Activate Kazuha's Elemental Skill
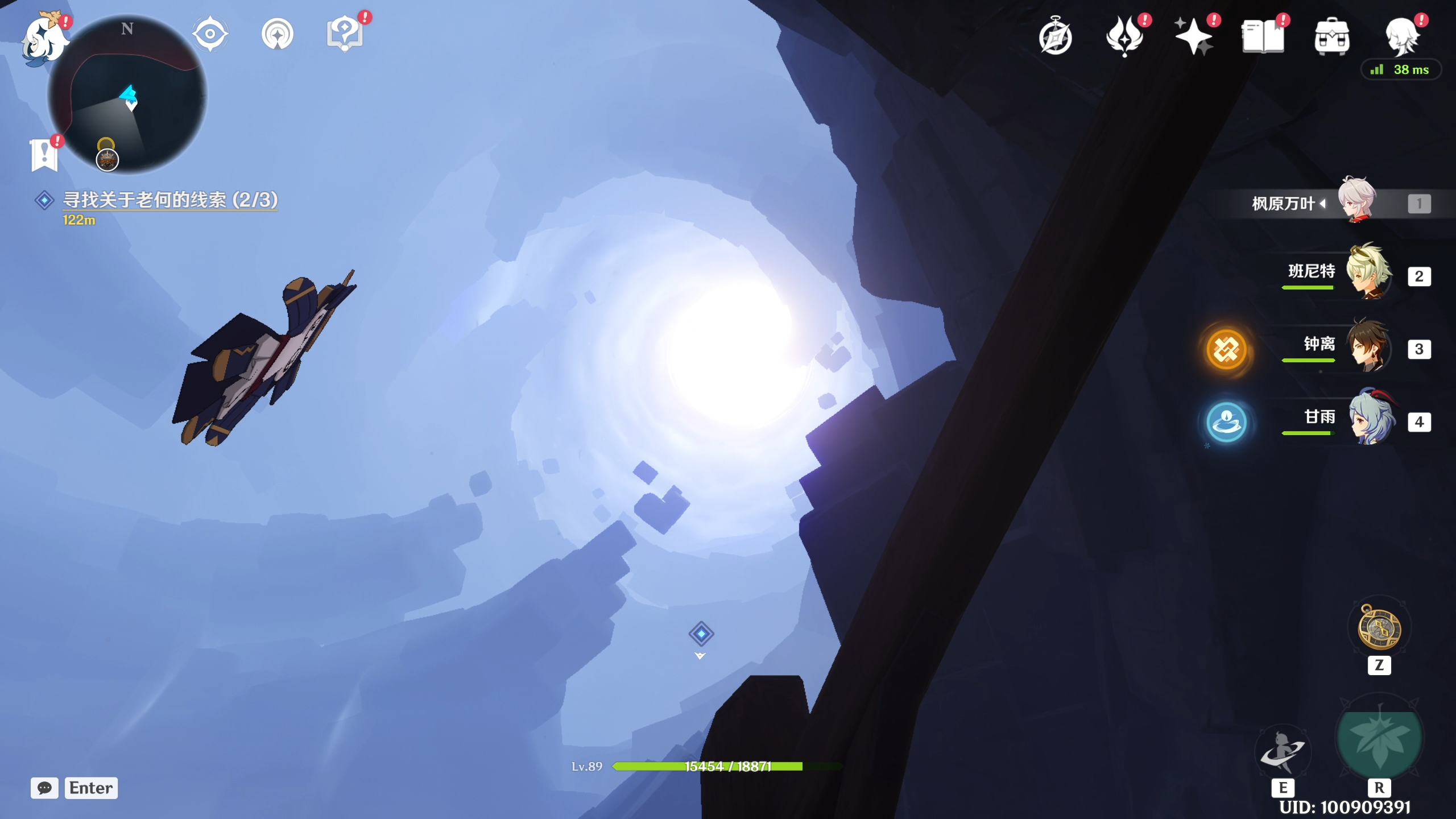This screenshot has width=1456, height=819. [1283, 752]
